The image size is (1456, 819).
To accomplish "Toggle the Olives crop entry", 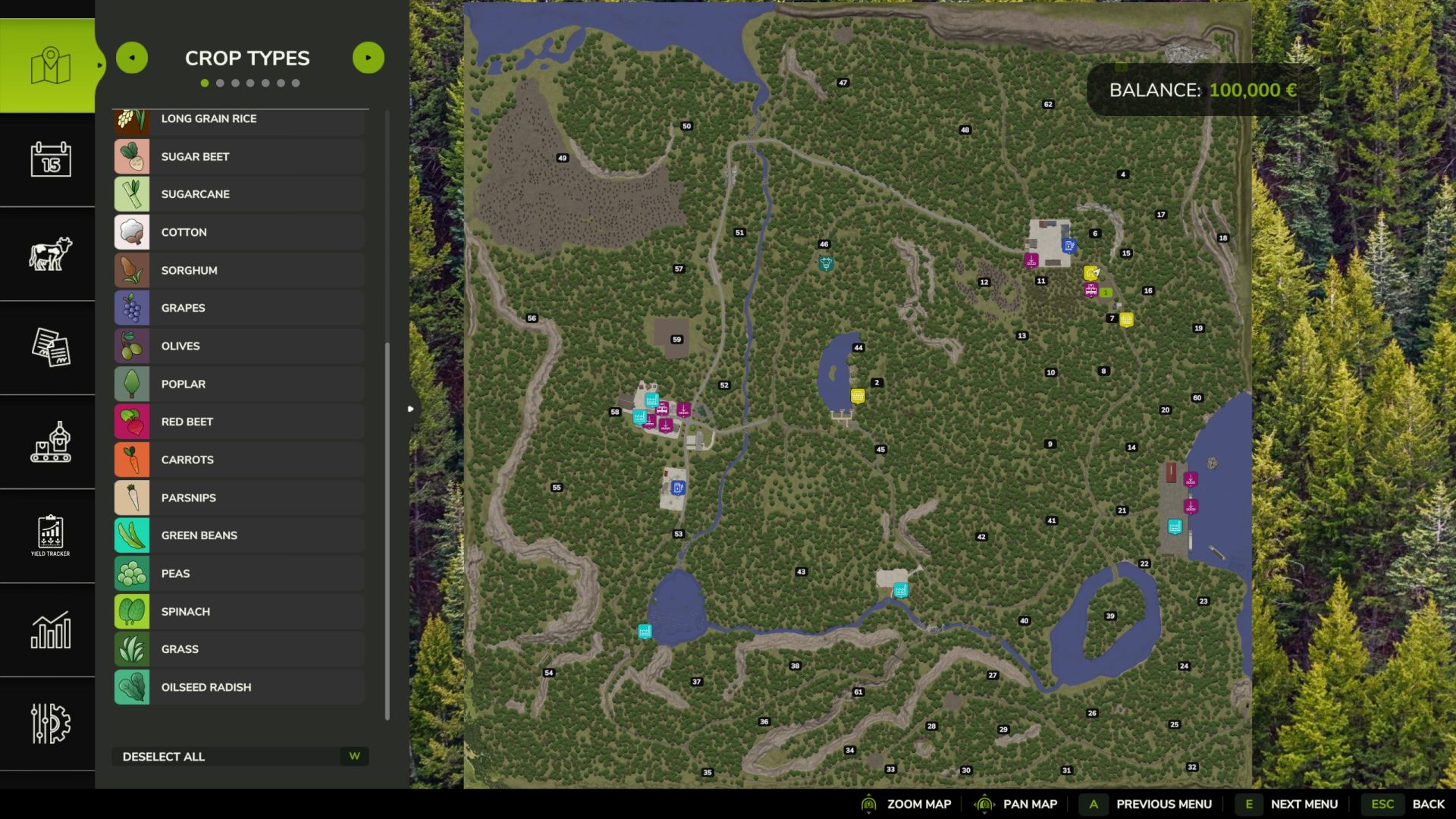I will pos(239,346).
